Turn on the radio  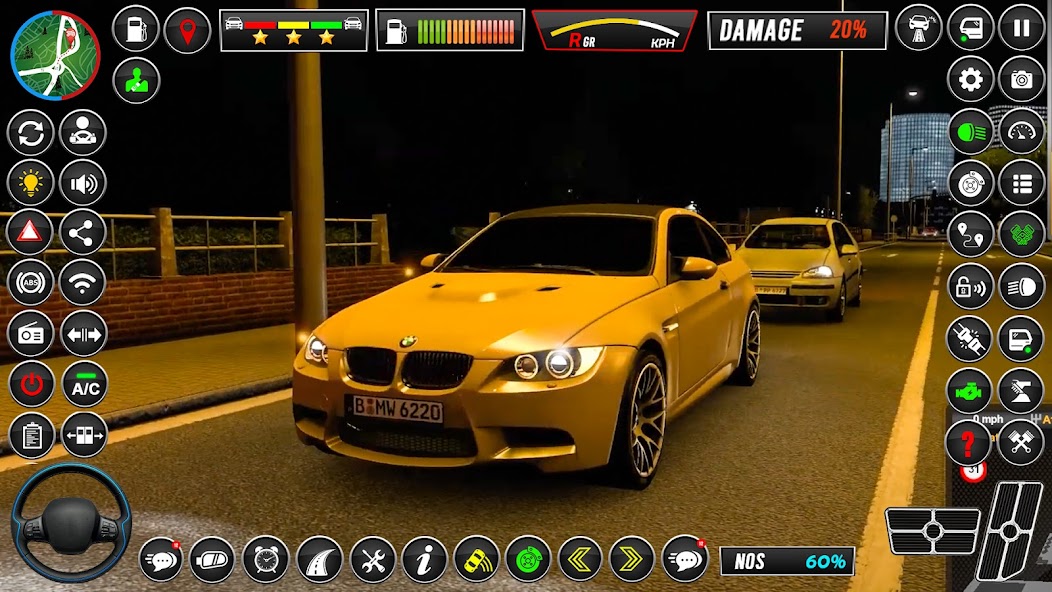tap(31, 334)
